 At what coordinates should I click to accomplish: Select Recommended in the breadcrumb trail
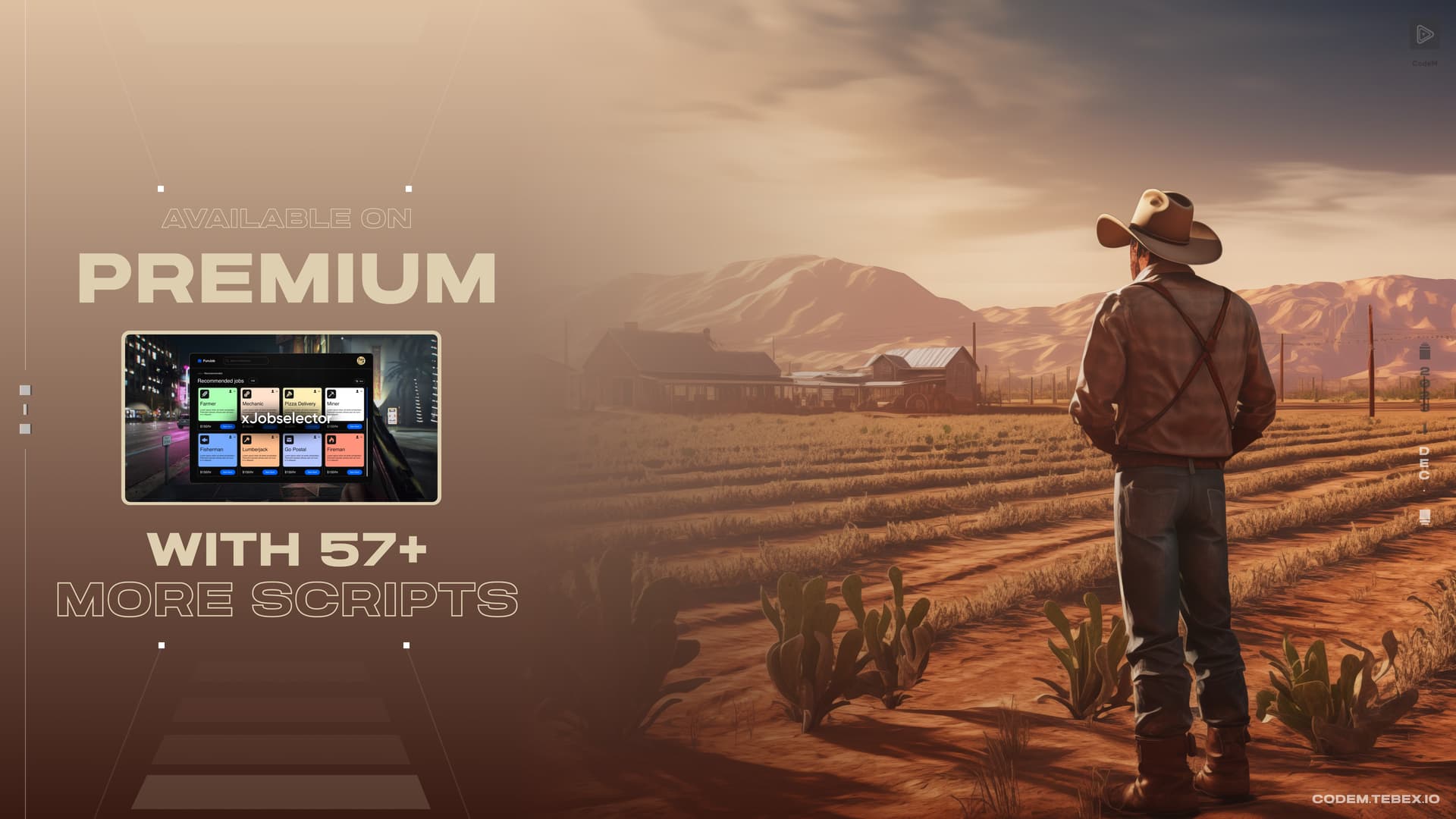click(x=213, y=373)
